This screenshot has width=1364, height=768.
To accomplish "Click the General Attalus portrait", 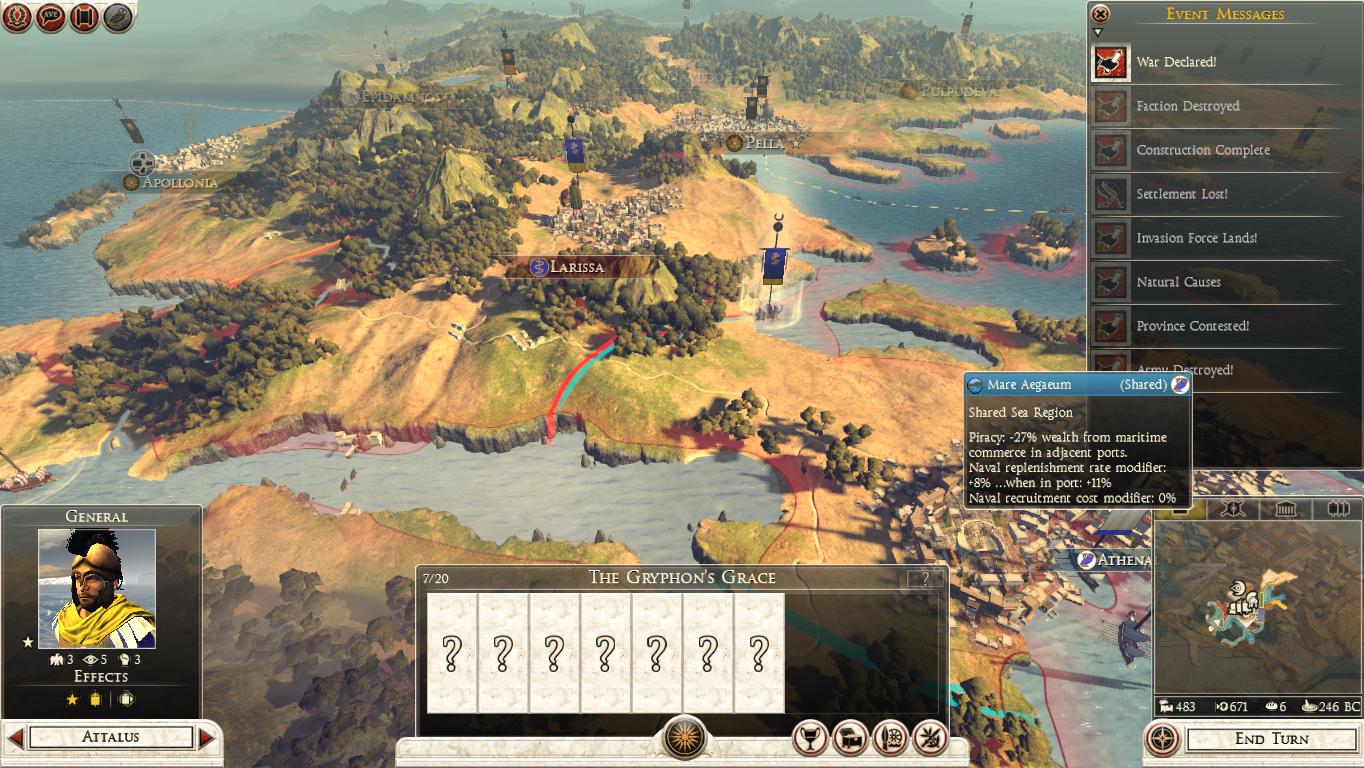I will coord(96,588).
